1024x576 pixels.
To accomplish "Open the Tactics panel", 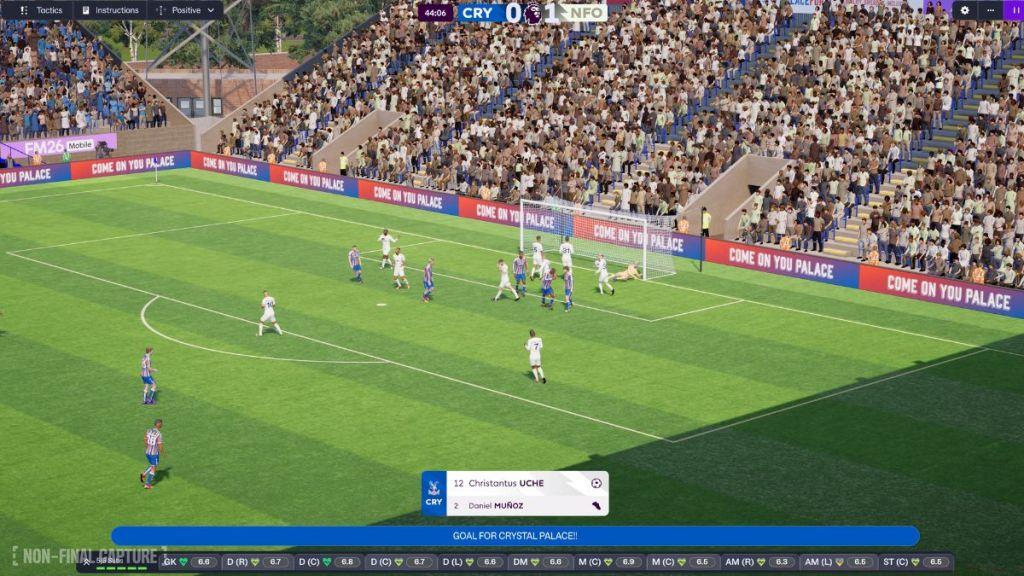I will pyautogui.click(x=41, y=10).
